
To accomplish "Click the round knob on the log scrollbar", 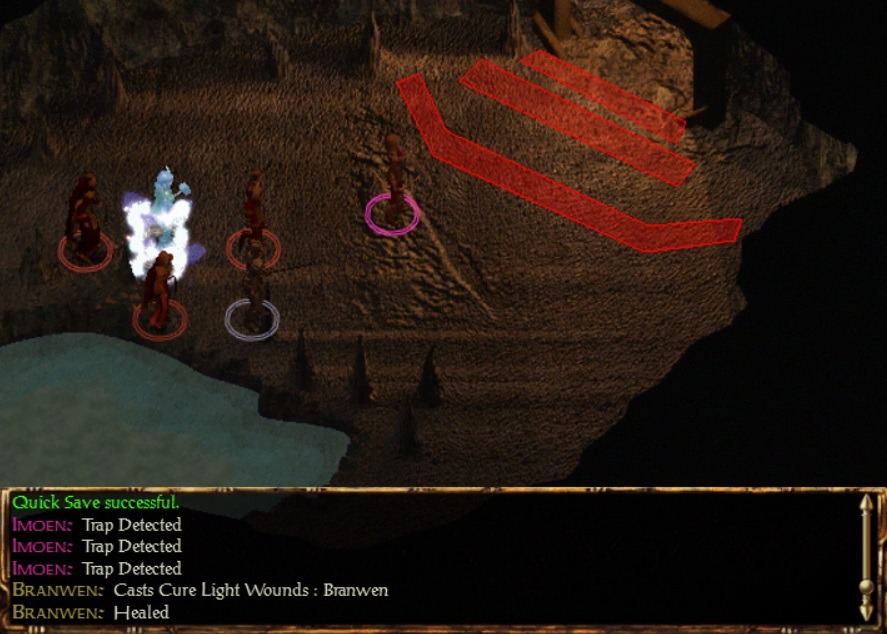I will coord(866,586).
